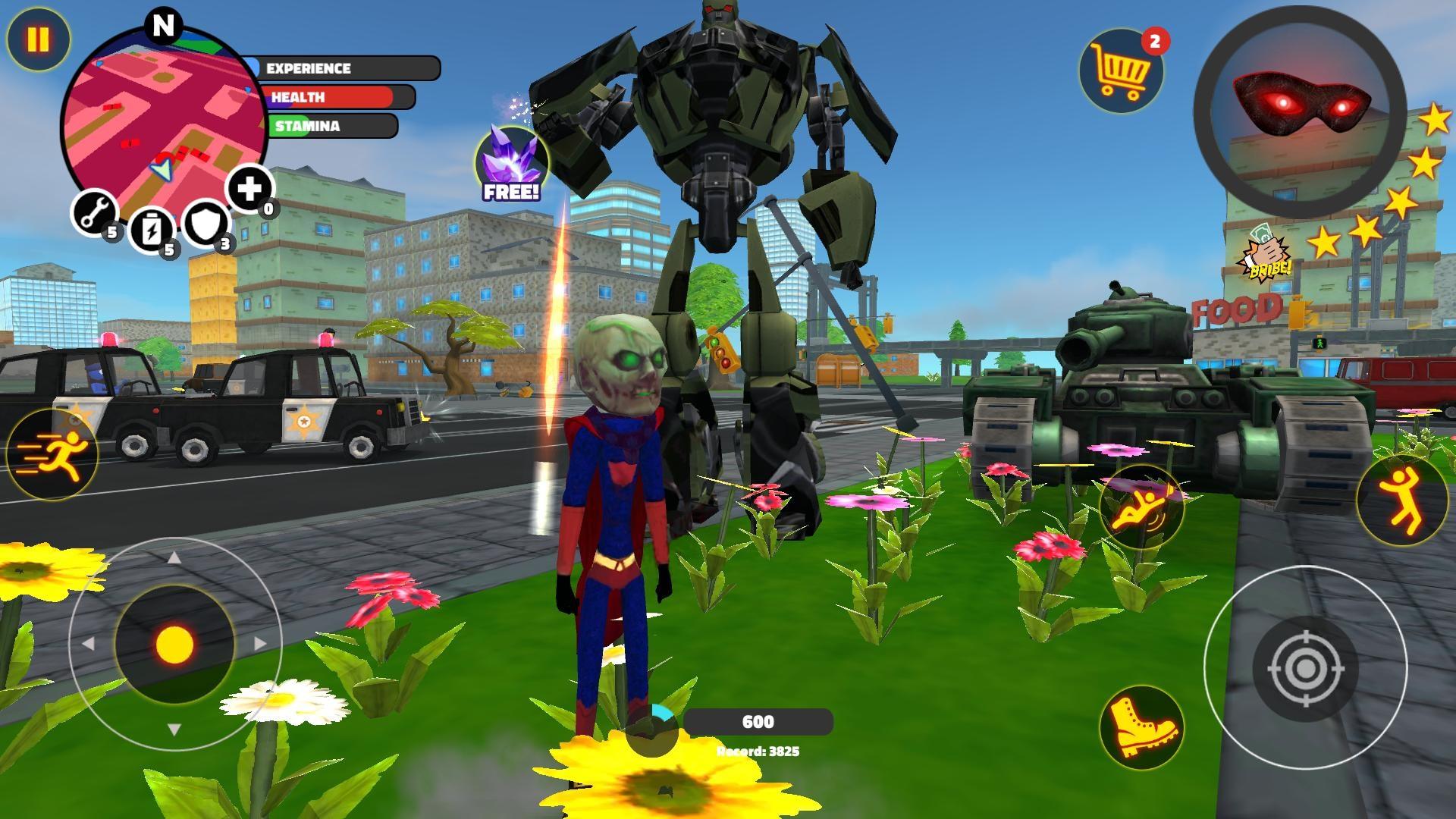This screenshot has height=819, width=1456.
Task: Open the shop cart with 2 notifications
Action: tap(1121, 72)
